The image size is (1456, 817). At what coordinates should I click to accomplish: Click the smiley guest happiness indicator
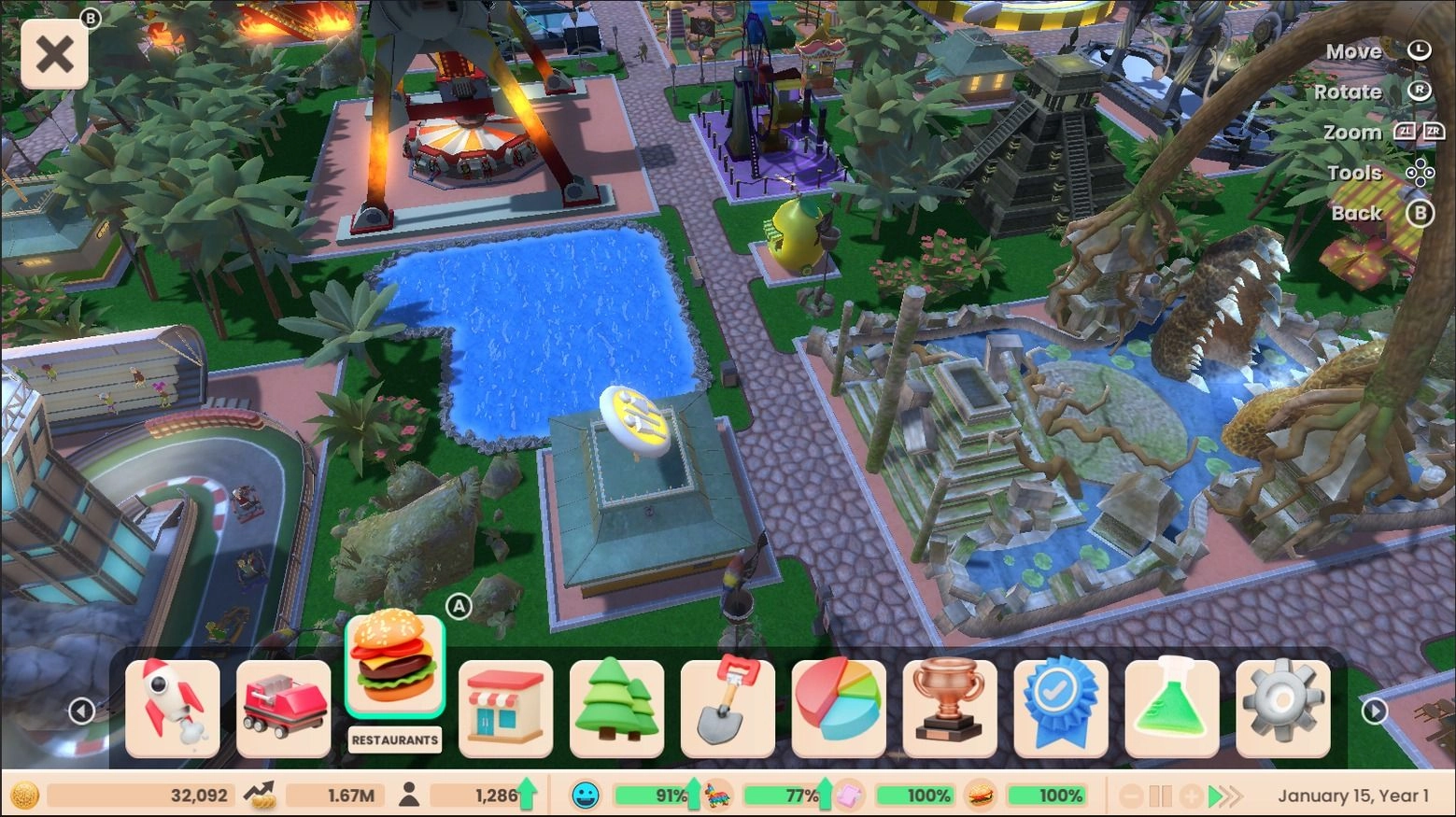[586, 796]
